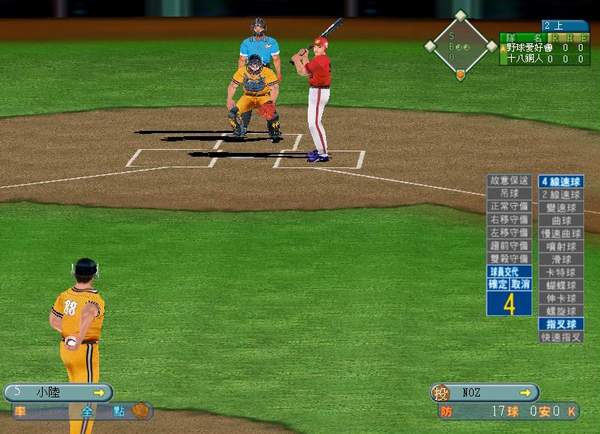Pick the 變速球 changeup pitch
The height and width of the screenshot is (434, 600).
tap(561, 208)
